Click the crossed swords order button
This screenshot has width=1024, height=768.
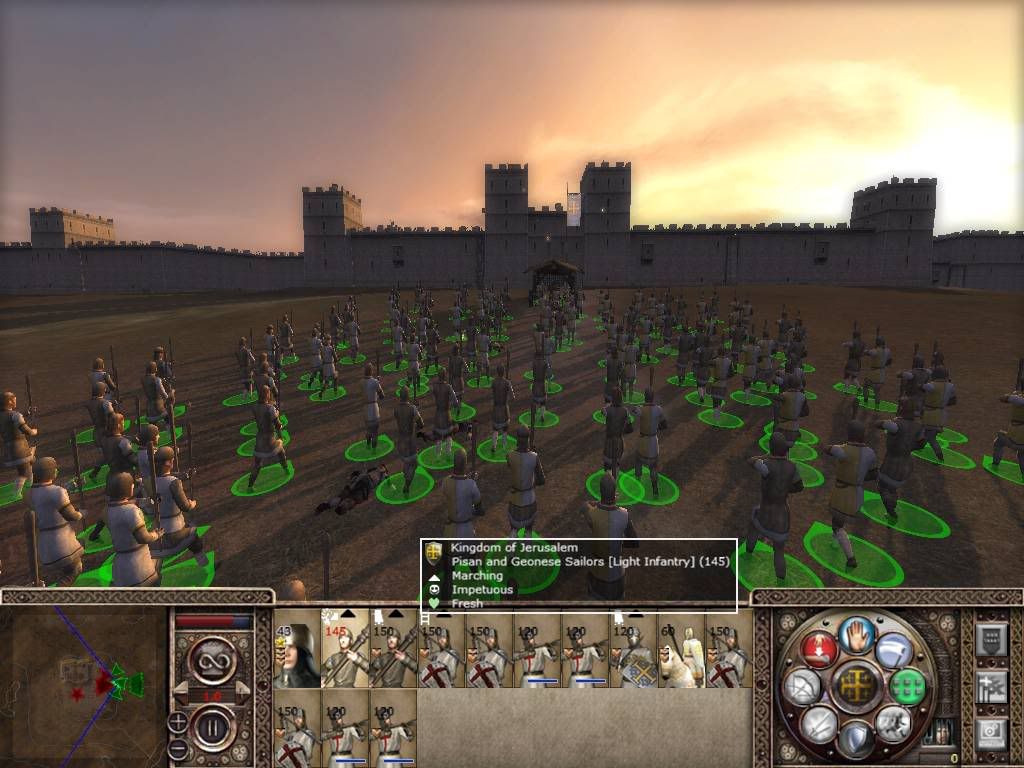pyautogui.click(x=819, y=722)
